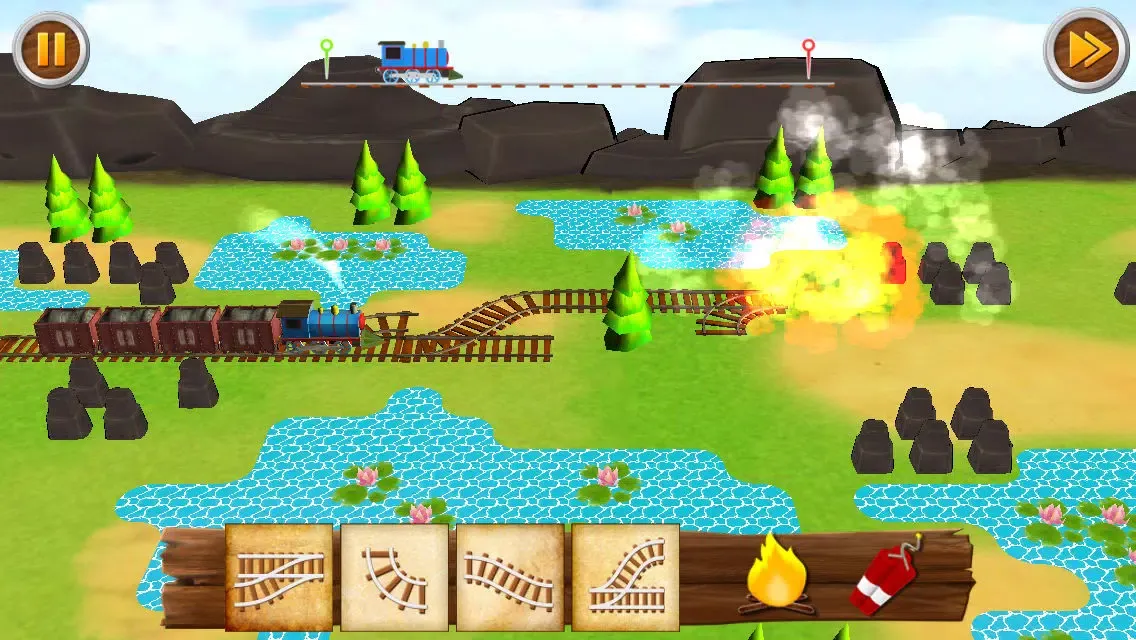Select the S-curve merging track tile
The width and height of the screenshot is (1136, 640).
coord(626,578)
